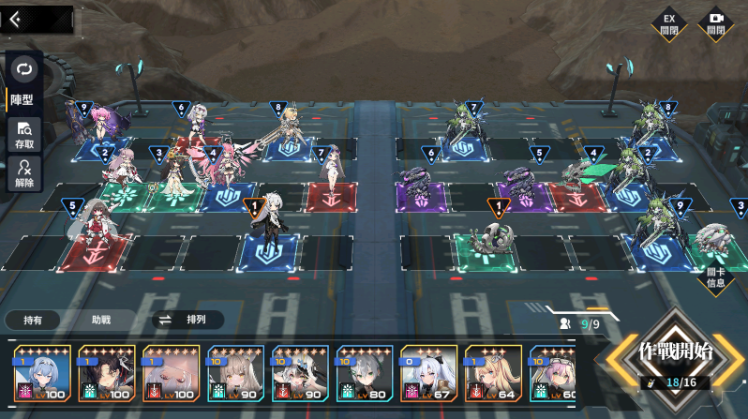Switch to the 助戰 support tab
This screenshot has height=419, width=748.
pos(101,320)
